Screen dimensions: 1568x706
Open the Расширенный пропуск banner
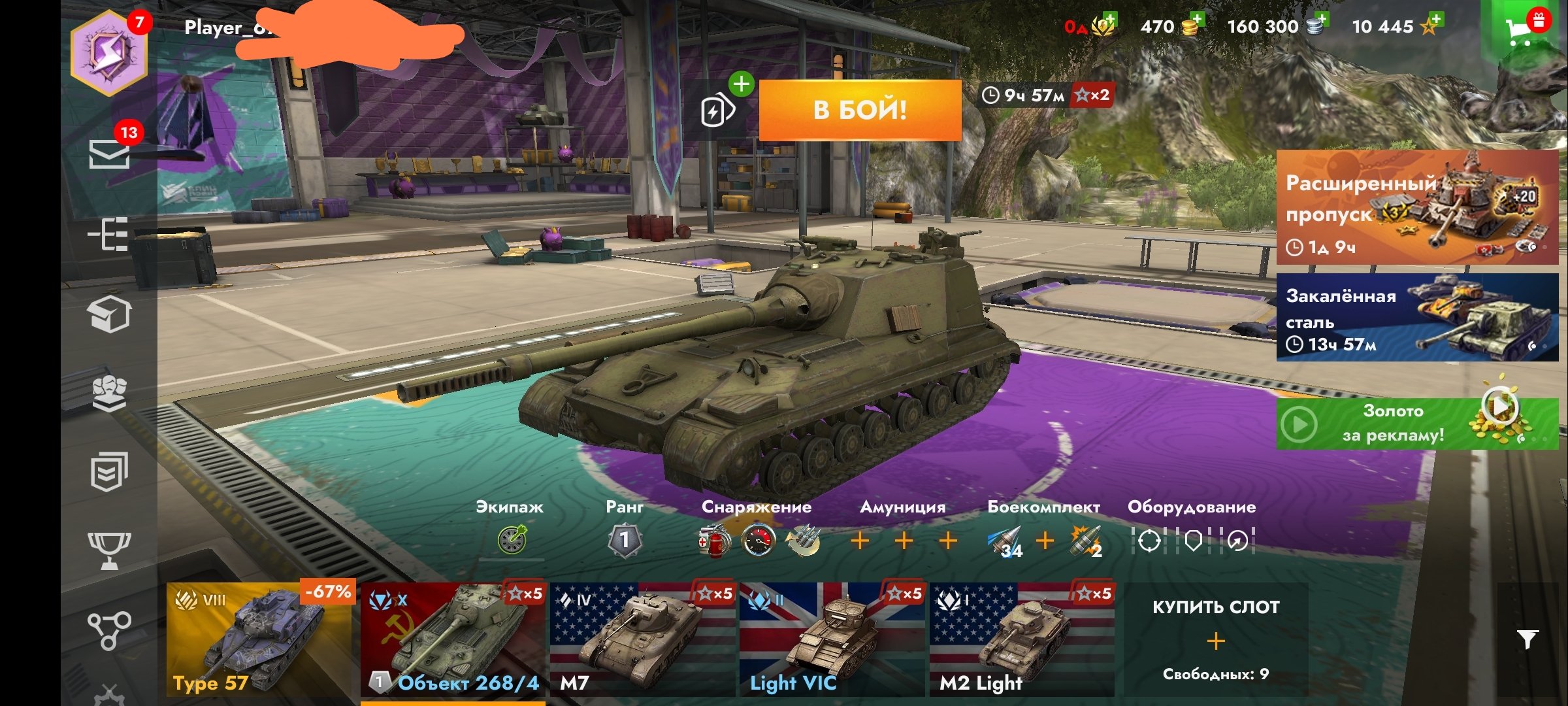click(x=1416, y=207)
